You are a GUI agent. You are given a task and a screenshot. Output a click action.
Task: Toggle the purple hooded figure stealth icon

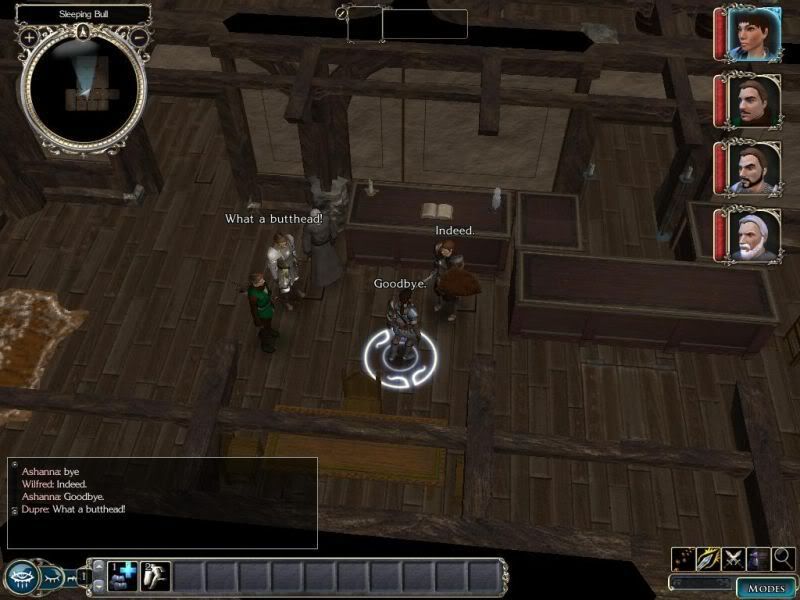click(757, 559)
